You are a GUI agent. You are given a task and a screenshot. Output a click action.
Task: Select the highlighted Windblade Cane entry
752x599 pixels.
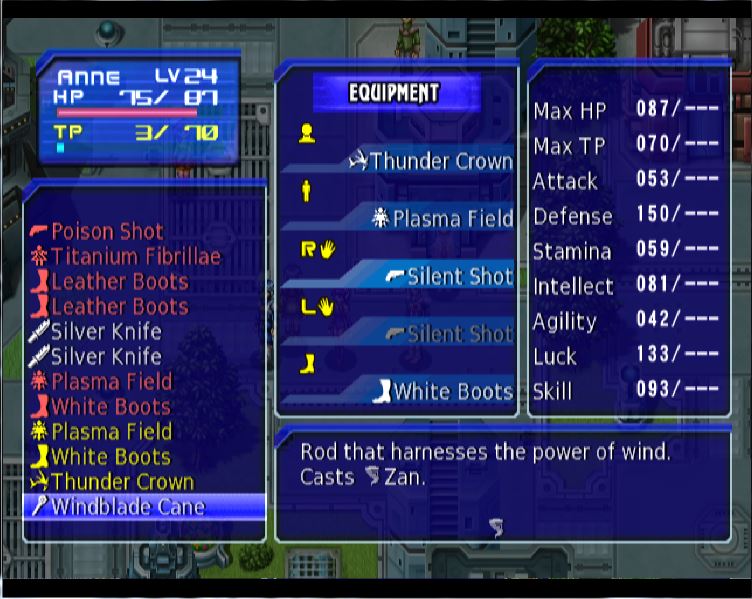127,506
